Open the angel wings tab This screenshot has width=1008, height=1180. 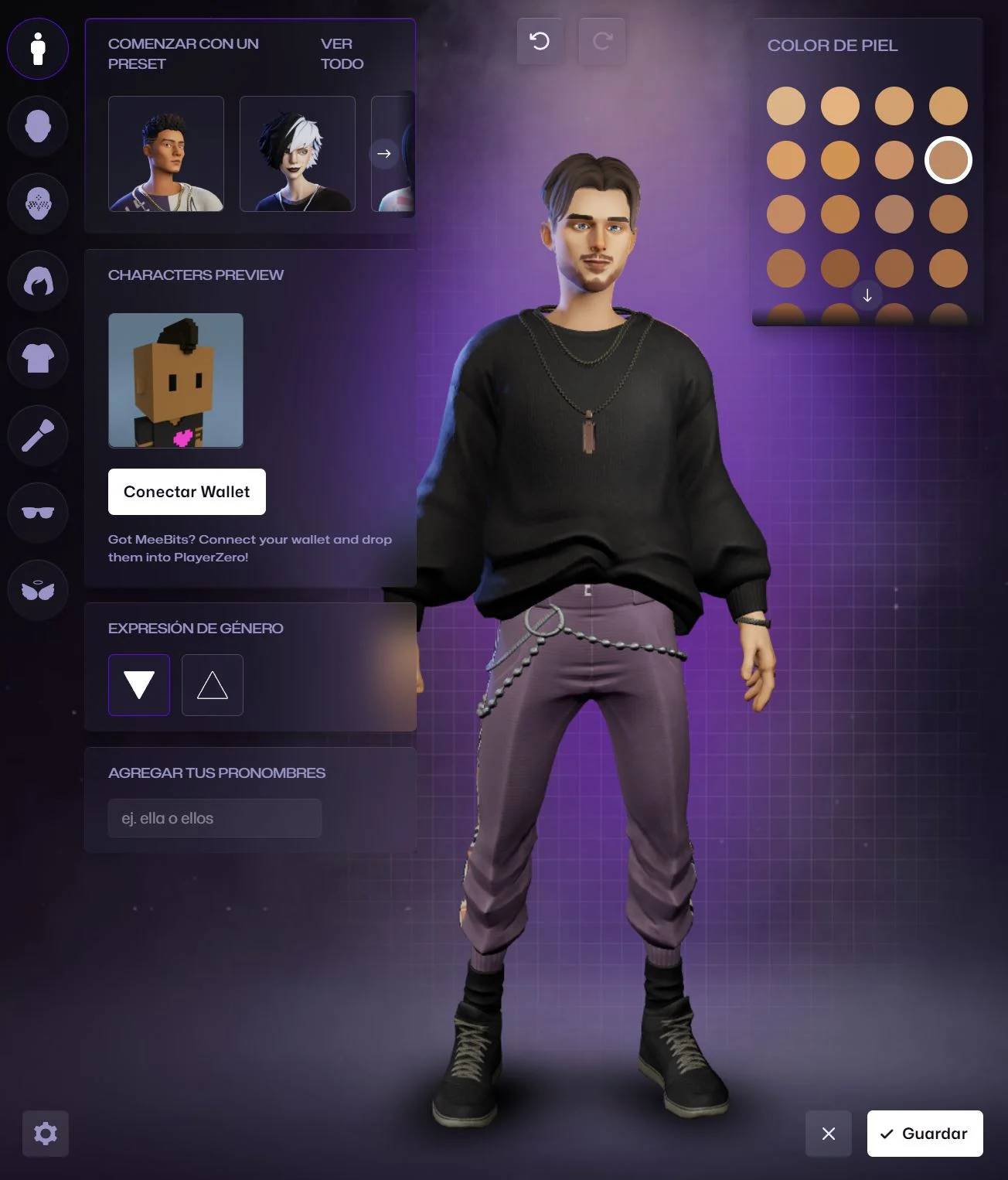[38, 590]
